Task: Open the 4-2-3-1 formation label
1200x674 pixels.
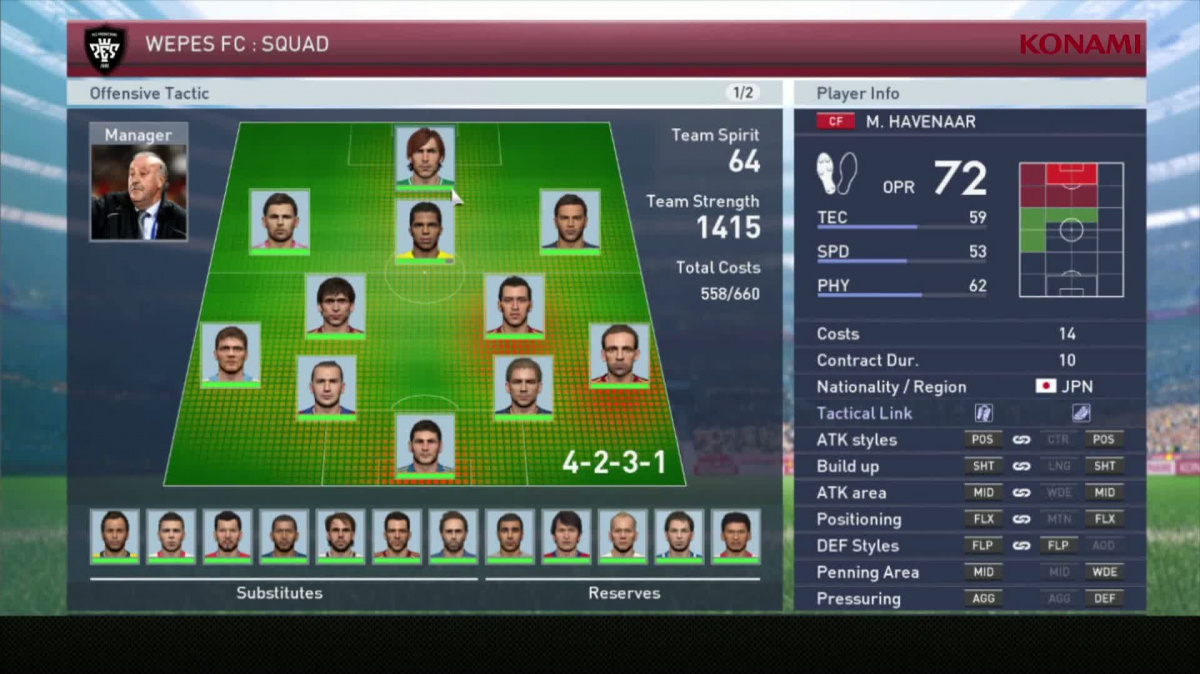Action: click(613, 463)
